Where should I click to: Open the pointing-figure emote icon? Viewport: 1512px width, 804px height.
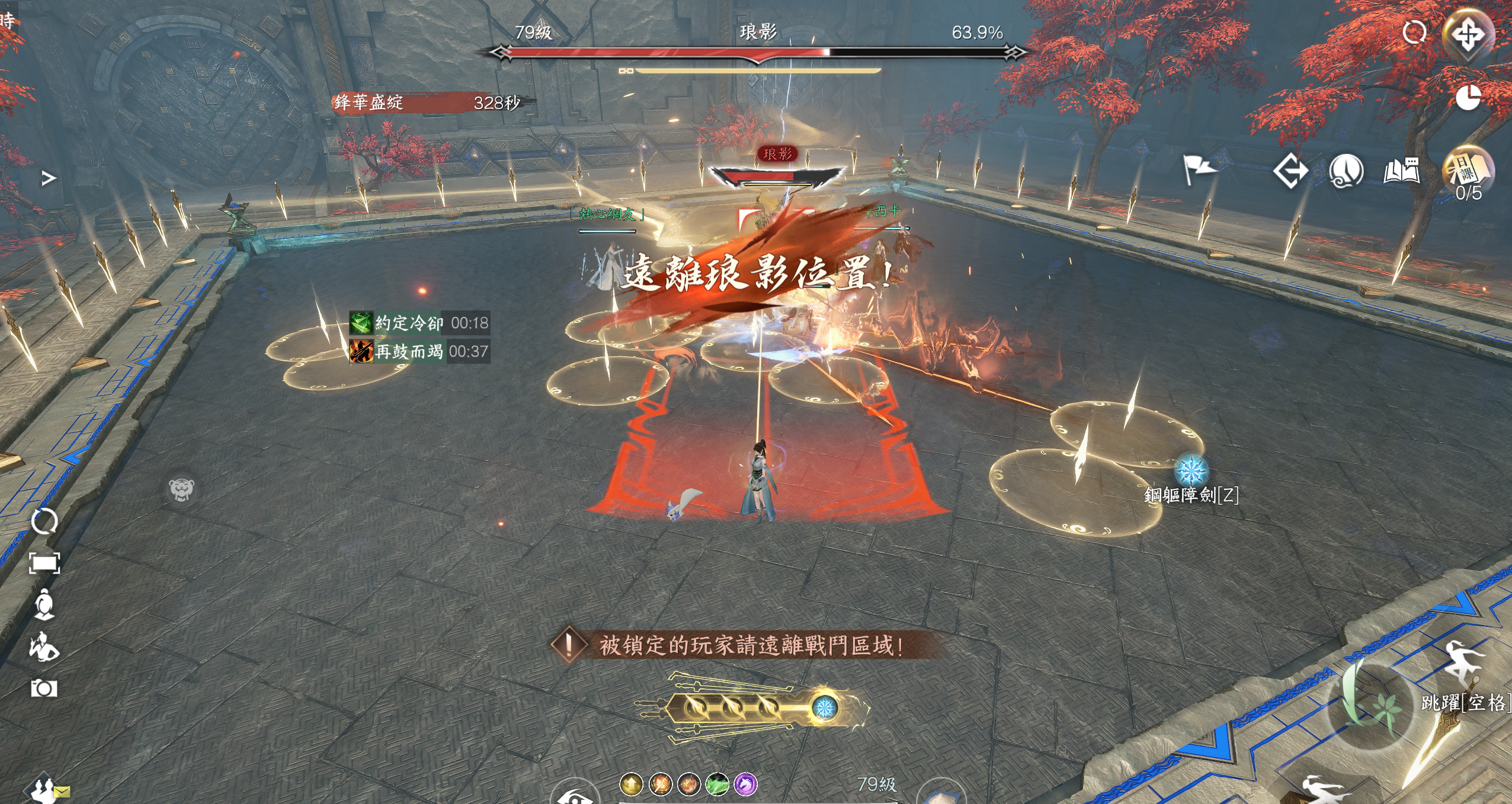[44, 646]
